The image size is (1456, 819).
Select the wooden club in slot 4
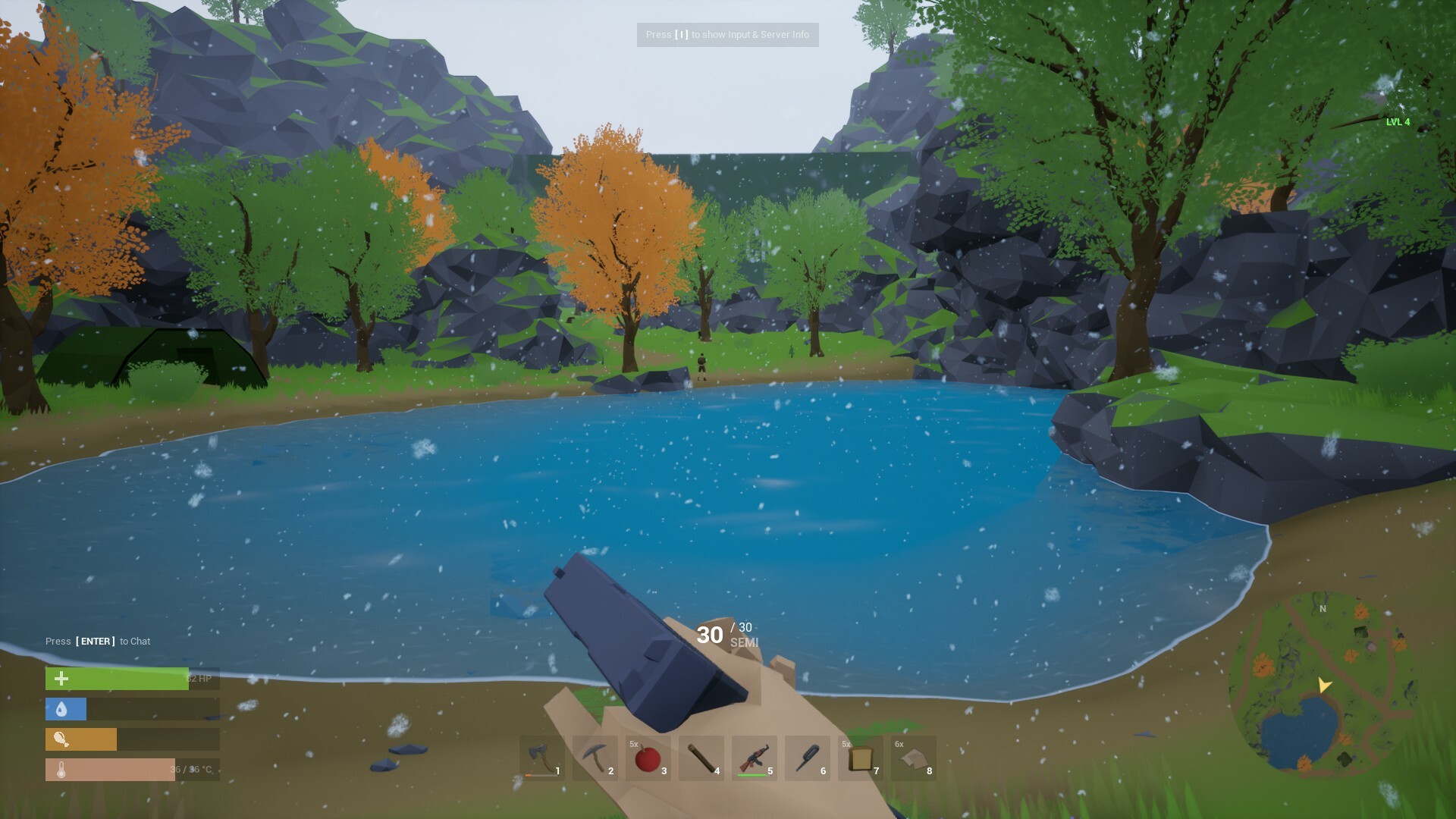700,758
